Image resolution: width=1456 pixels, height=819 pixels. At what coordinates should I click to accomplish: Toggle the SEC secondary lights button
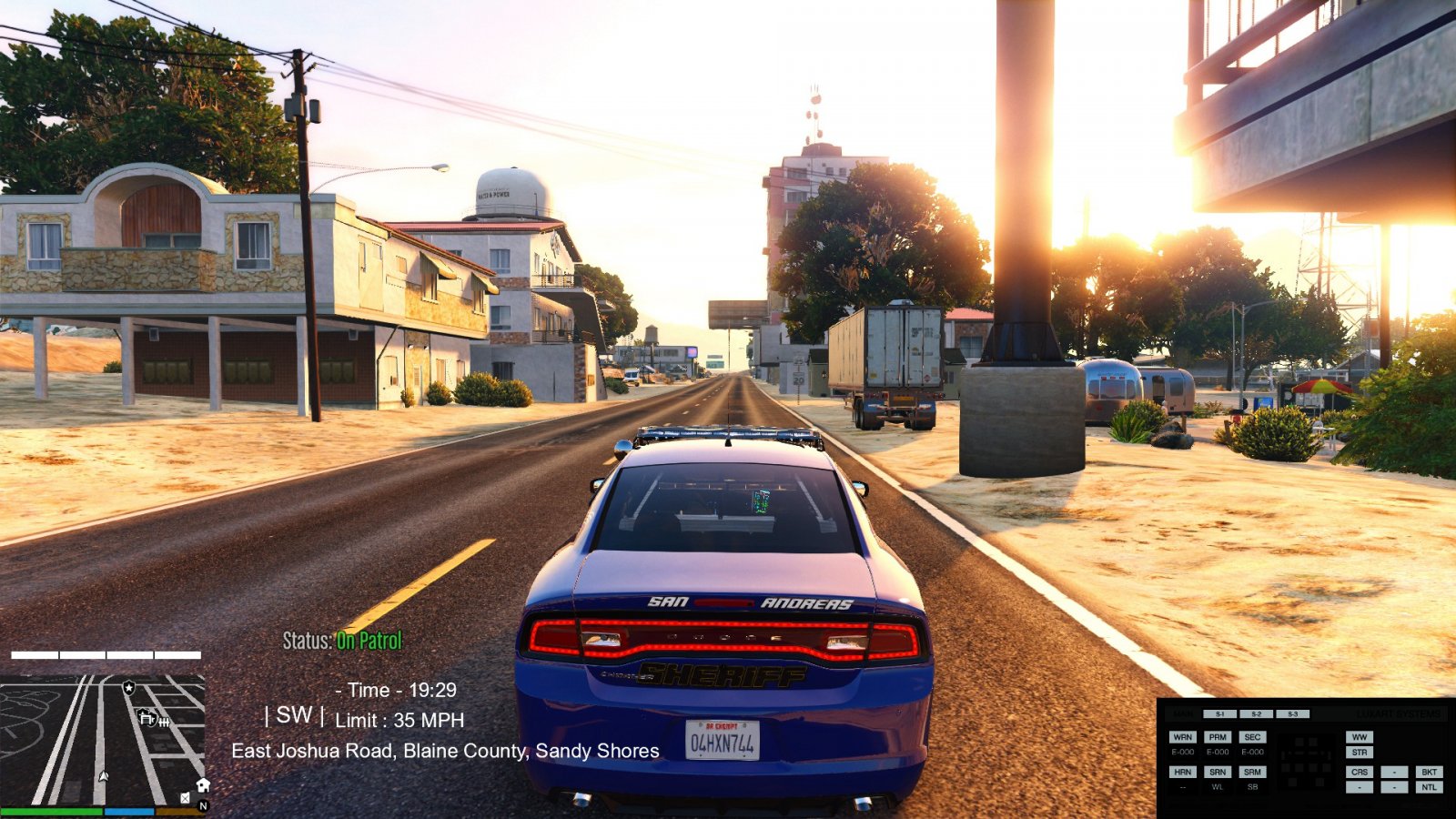(1252, 737)
